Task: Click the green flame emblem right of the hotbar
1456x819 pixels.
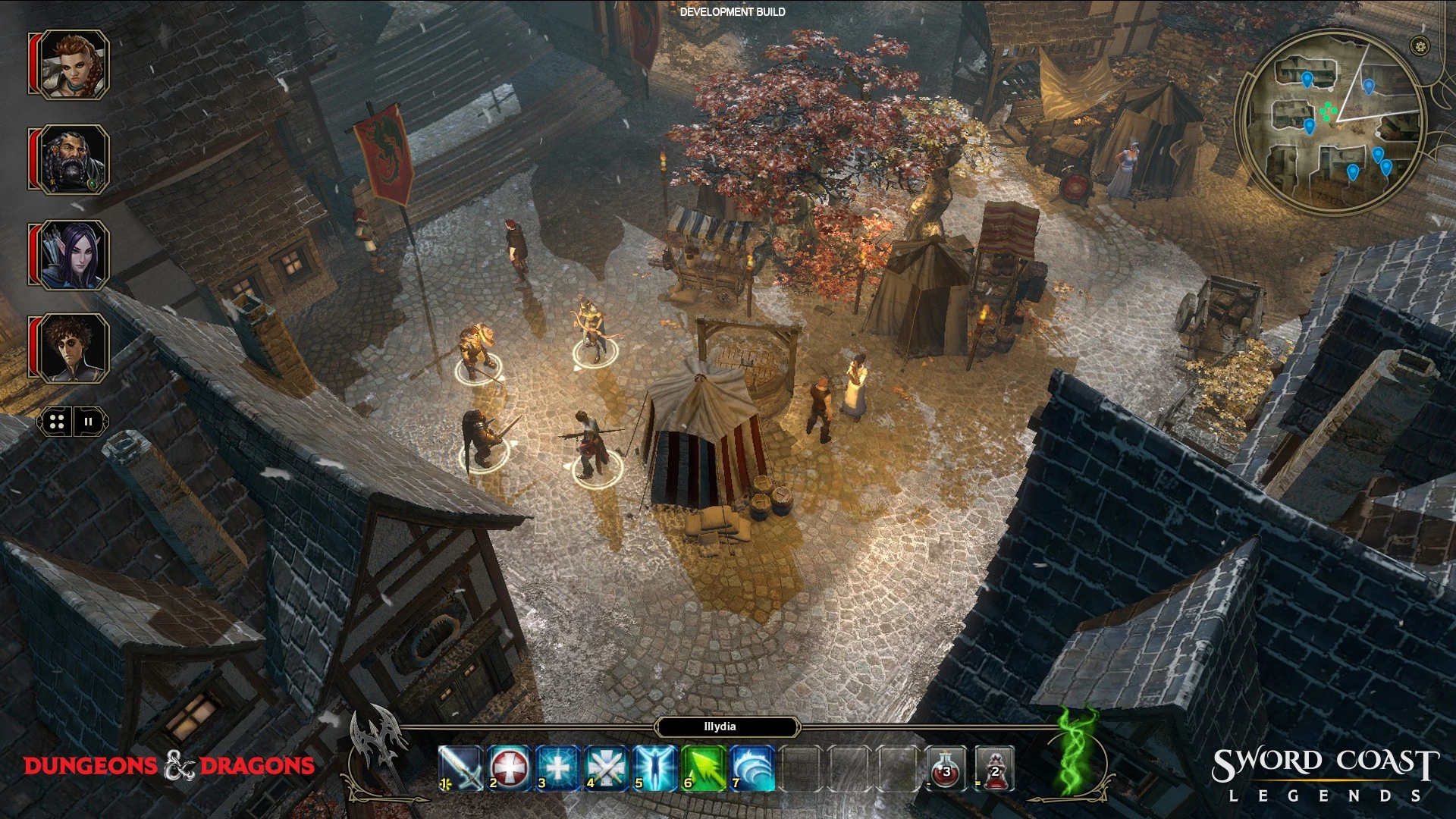Action: 1078,751
